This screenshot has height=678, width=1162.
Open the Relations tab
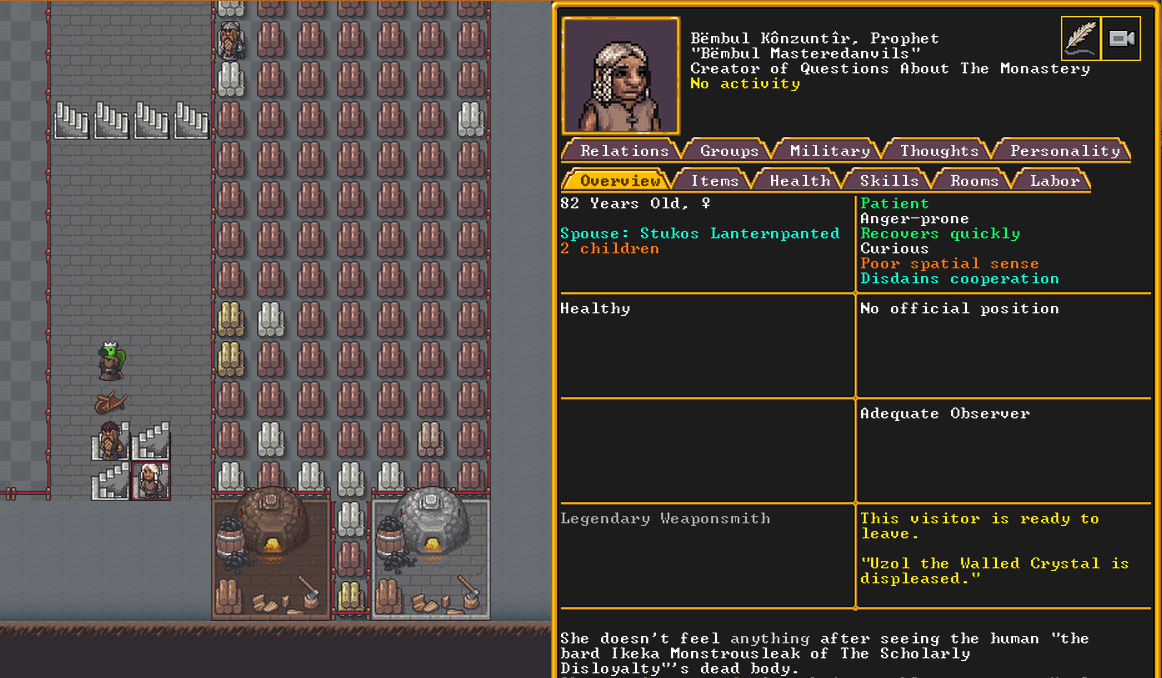624,151
